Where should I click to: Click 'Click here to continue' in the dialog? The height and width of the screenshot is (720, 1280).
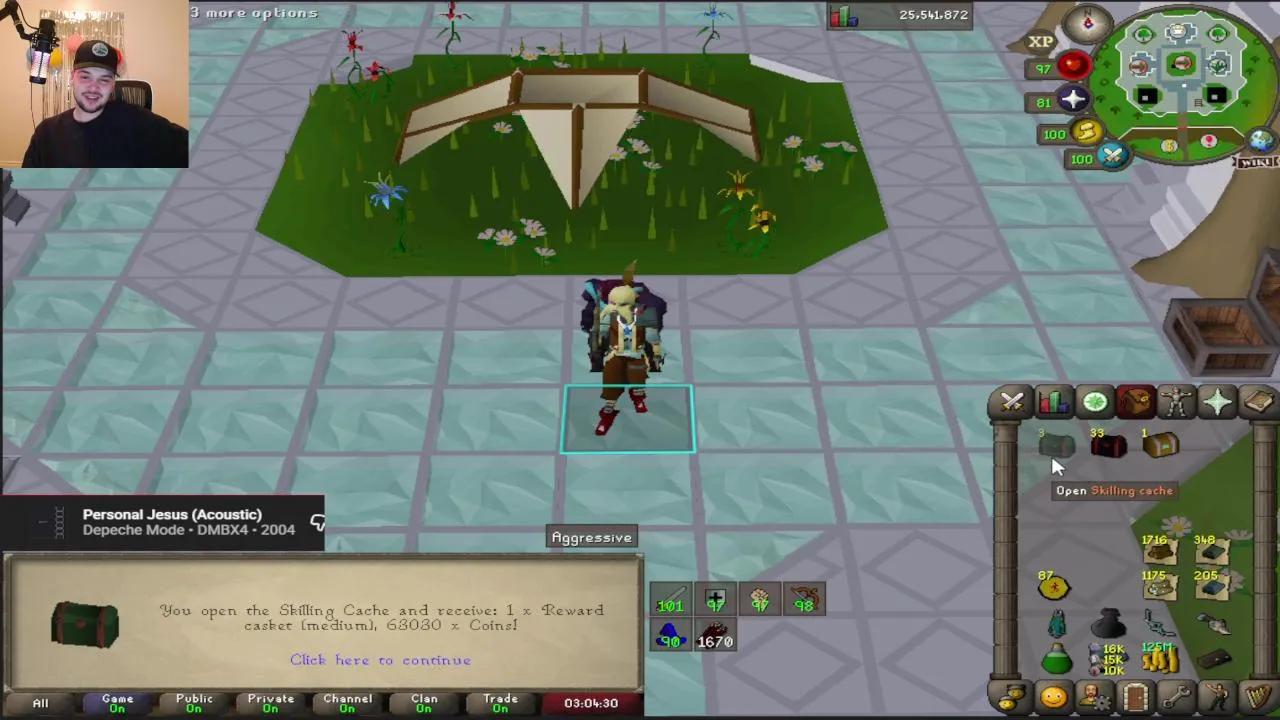click(380, 660)
